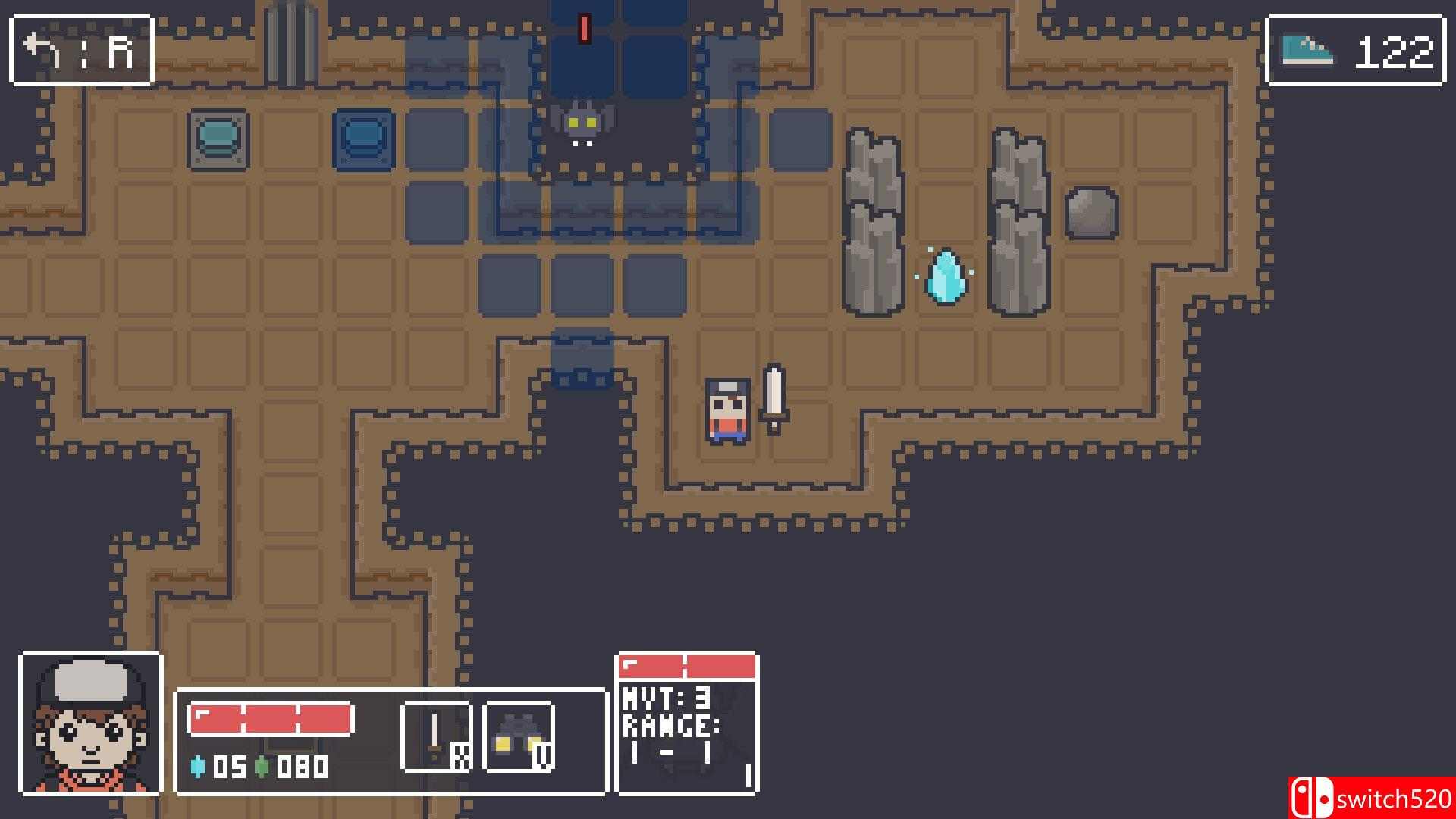Click the switch520 watermark logo
Screen dimensions: 1456x819
[1371, 798]
